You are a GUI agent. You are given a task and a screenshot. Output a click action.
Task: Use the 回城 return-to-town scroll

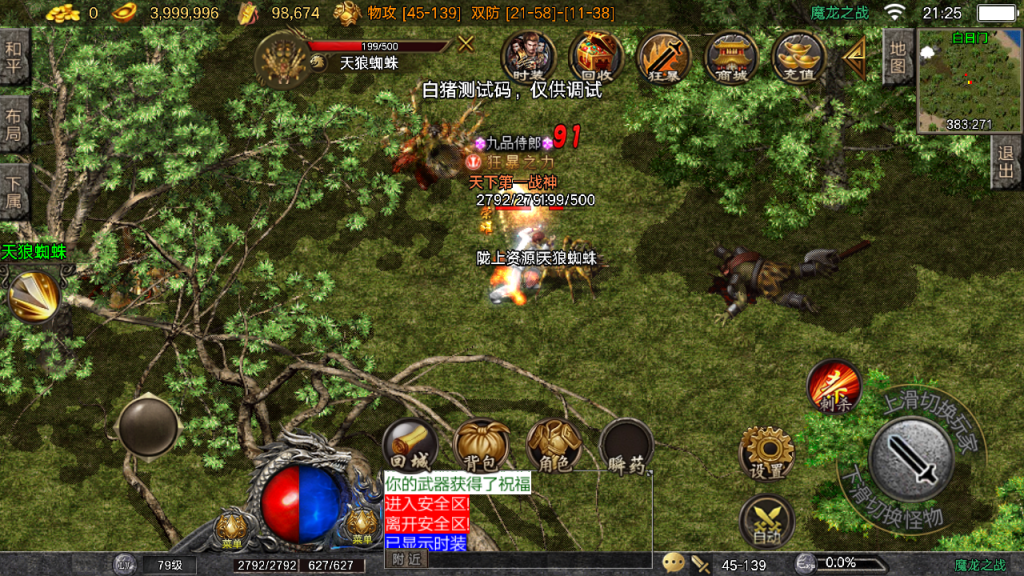[410, 446]
